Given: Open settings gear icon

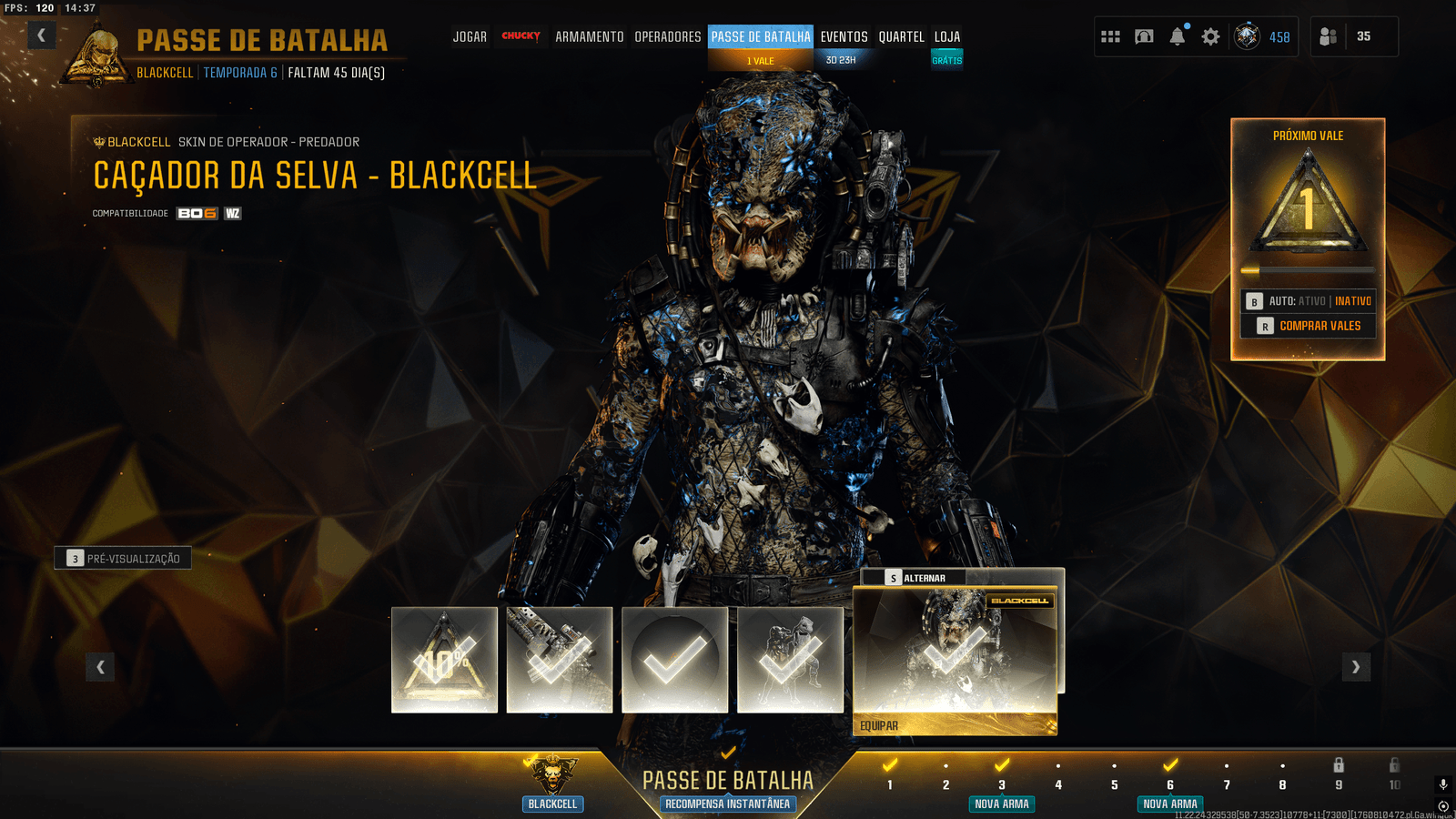Looking at the screenshot, I should [1210, 36].
